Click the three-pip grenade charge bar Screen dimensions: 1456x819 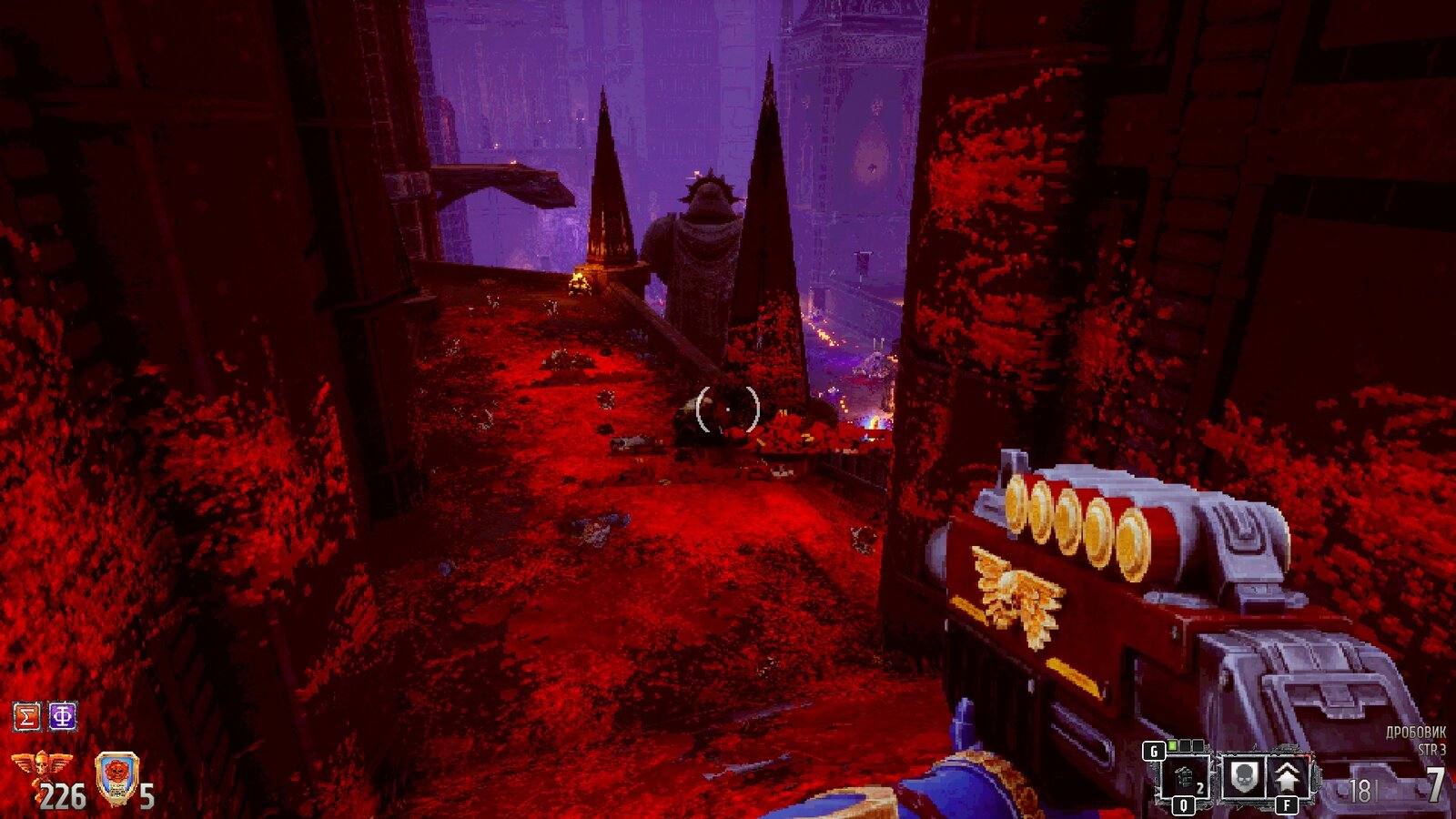click(x=1184, y=744)
